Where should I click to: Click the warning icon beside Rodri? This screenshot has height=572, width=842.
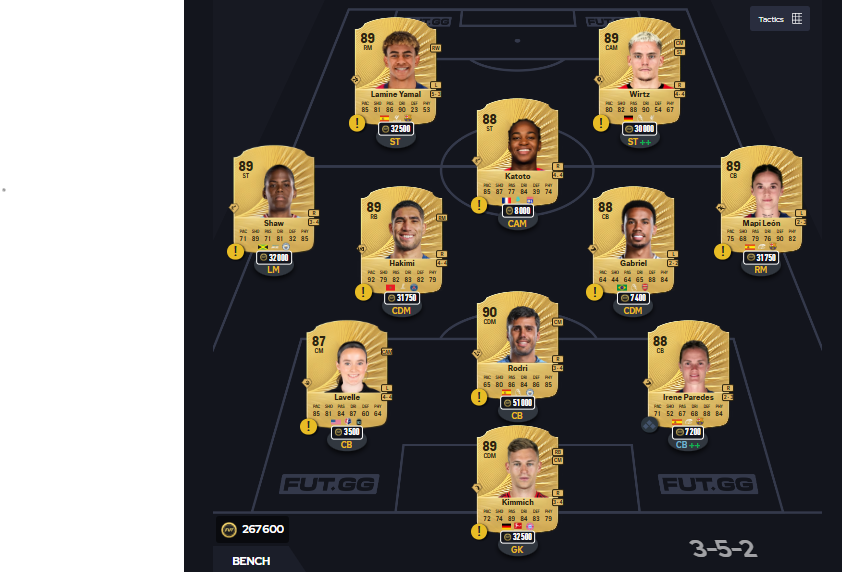pyautogui.click(x=479, y=397)
